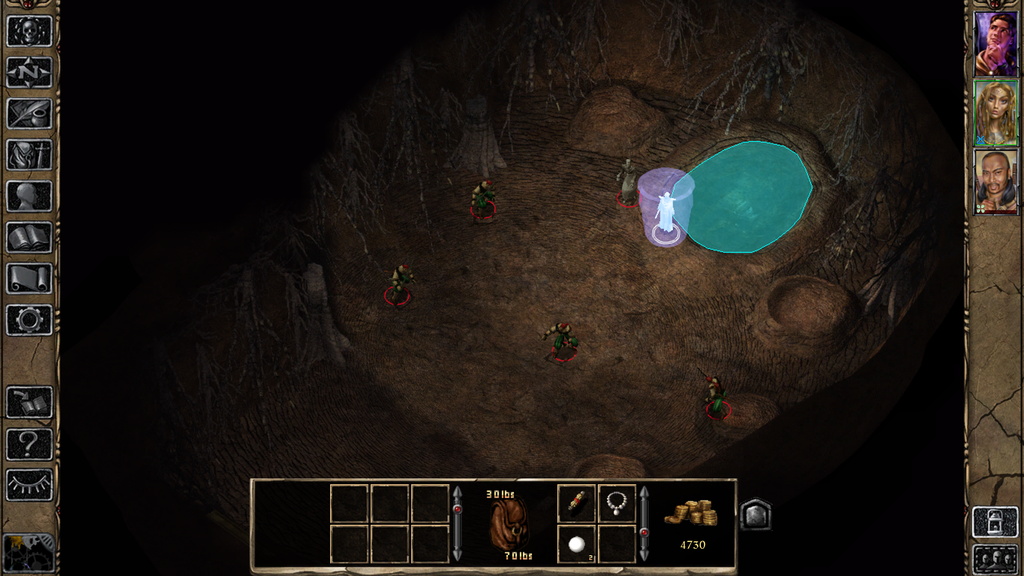Choose the white pearl item slot
Viewport: 1024px width, 576px height.
pyautogui.click(x=577, y=544)
